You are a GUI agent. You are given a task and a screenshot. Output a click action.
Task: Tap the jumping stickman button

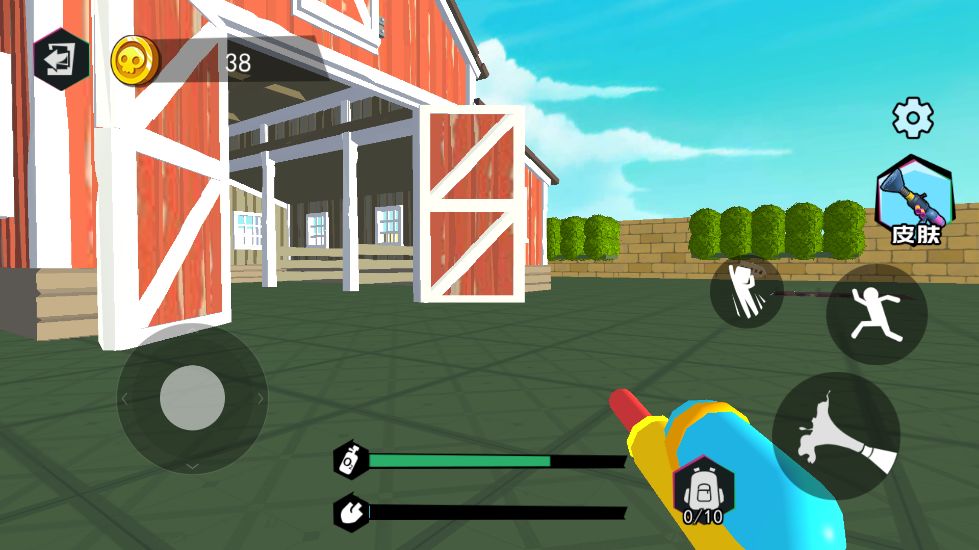876,314
